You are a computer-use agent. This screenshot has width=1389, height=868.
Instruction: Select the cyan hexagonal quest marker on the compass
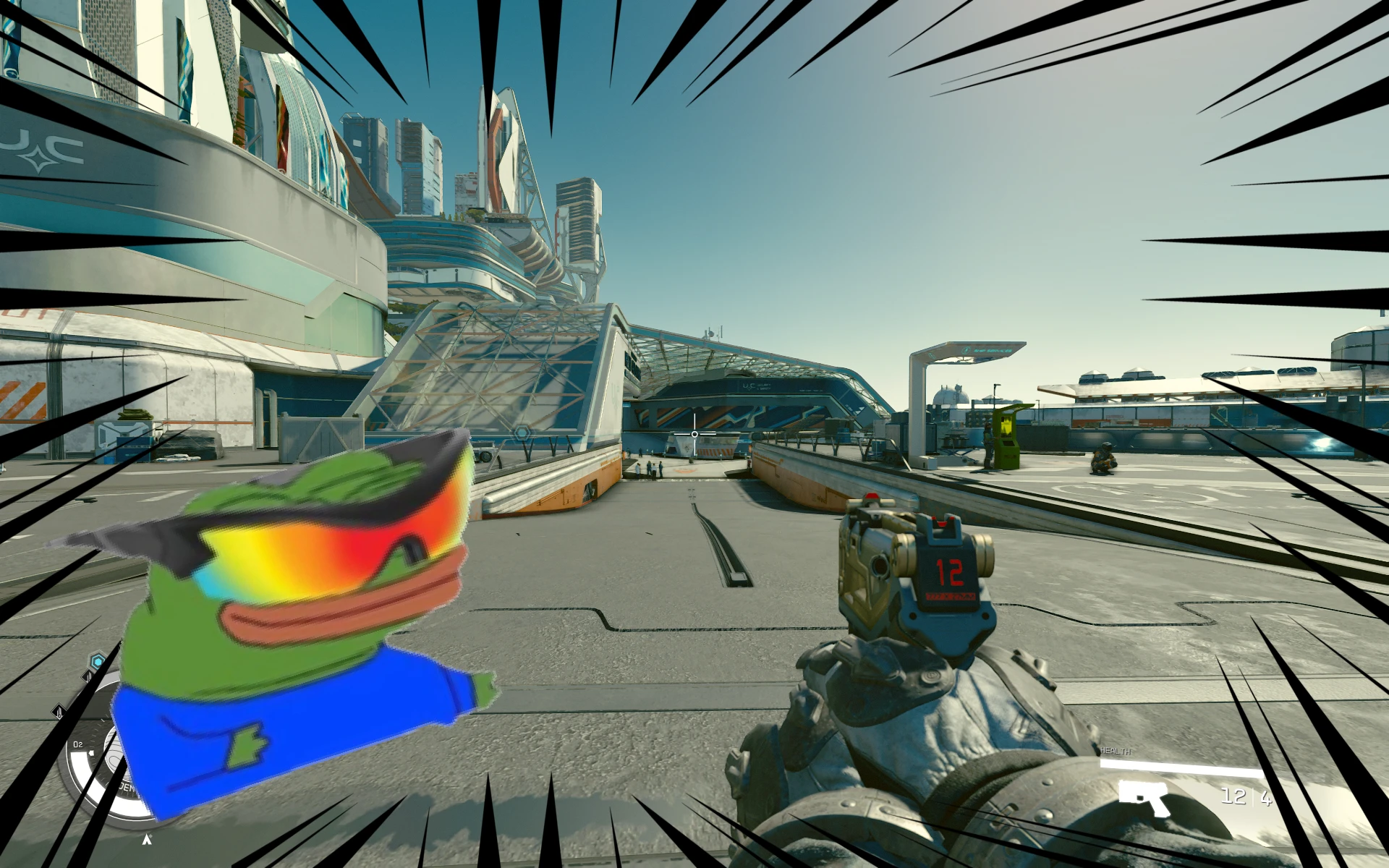coord(98,660)
